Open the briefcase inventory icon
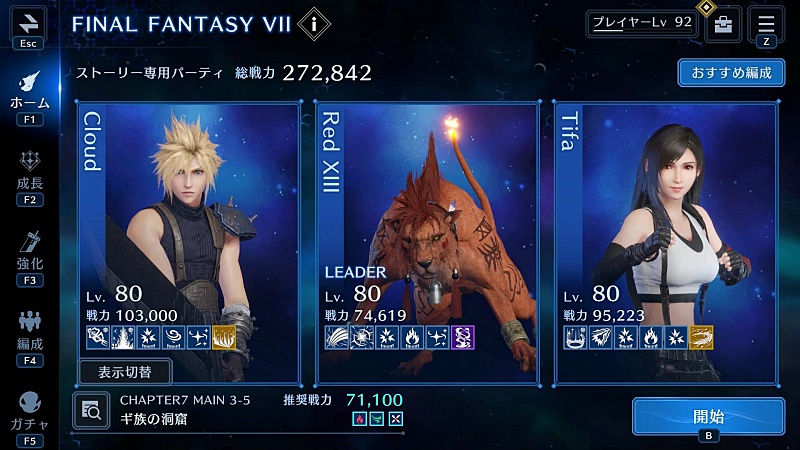 point(723,25)
